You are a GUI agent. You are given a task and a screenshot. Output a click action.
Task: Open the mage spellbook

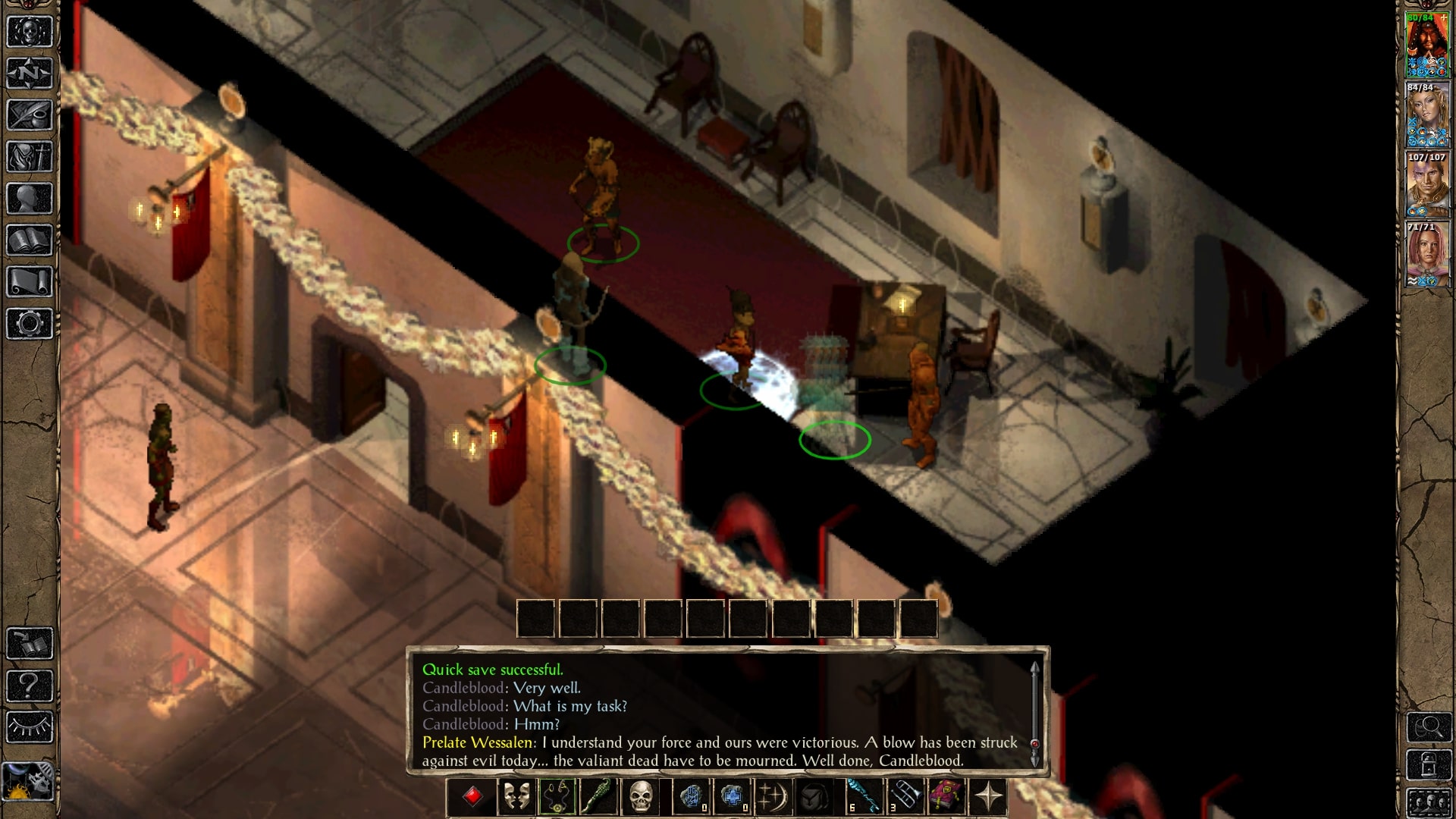pos(28,240)
